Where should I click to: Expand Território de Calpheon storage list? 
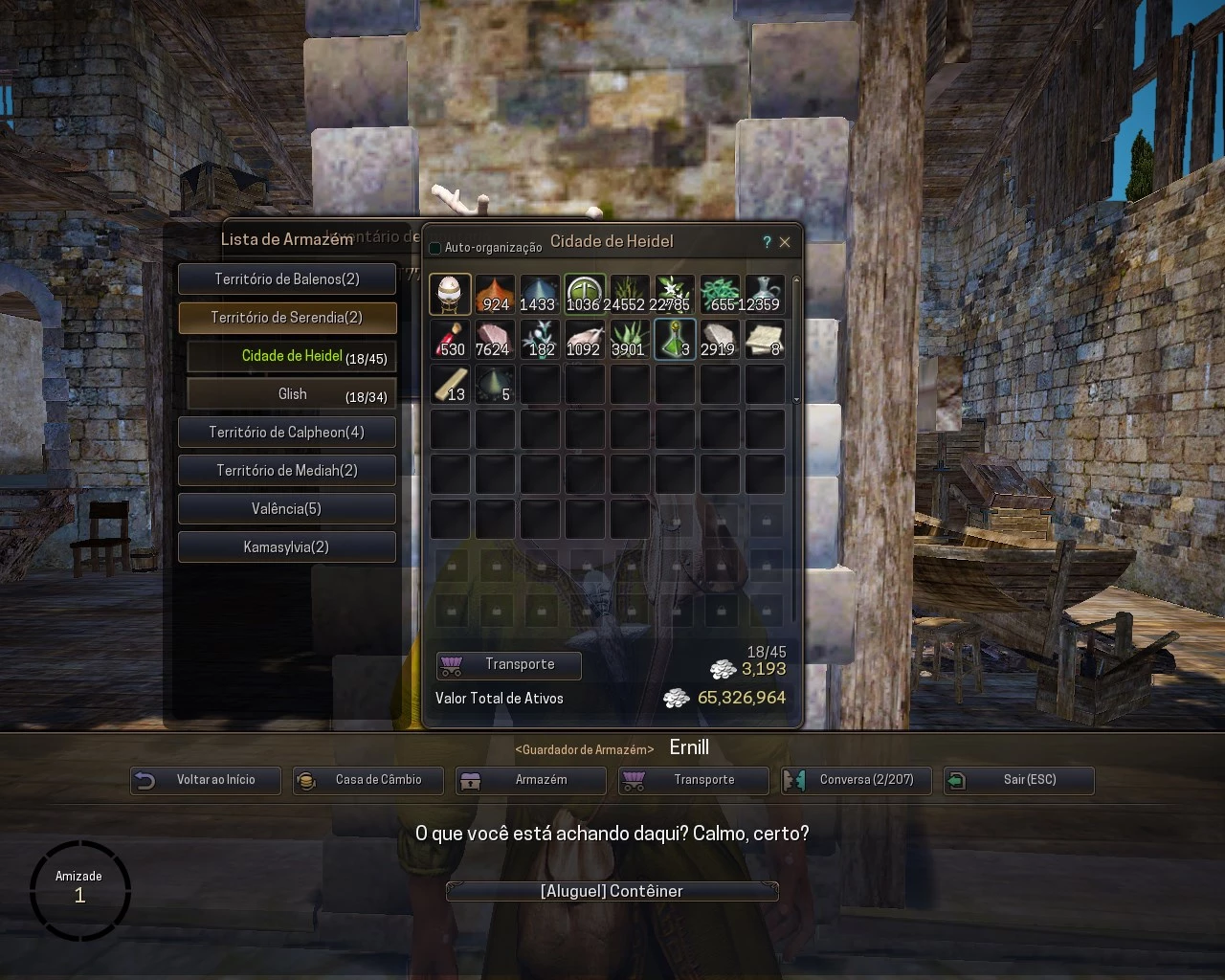(x=286, y=432)
